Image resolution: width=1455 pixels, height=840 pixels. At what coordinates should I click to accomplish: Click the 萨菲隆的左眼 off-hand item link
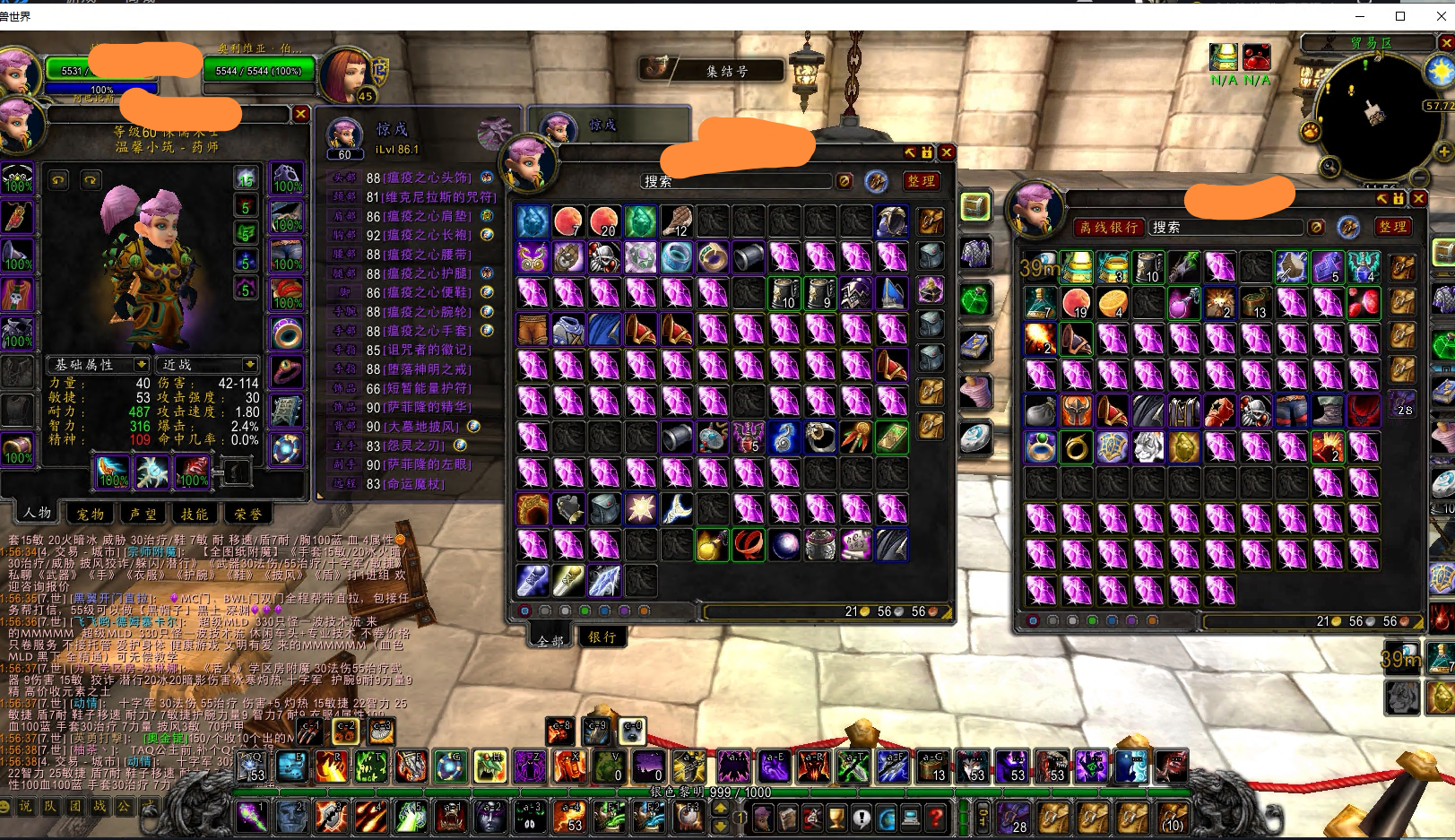click(x=427, y=464)
